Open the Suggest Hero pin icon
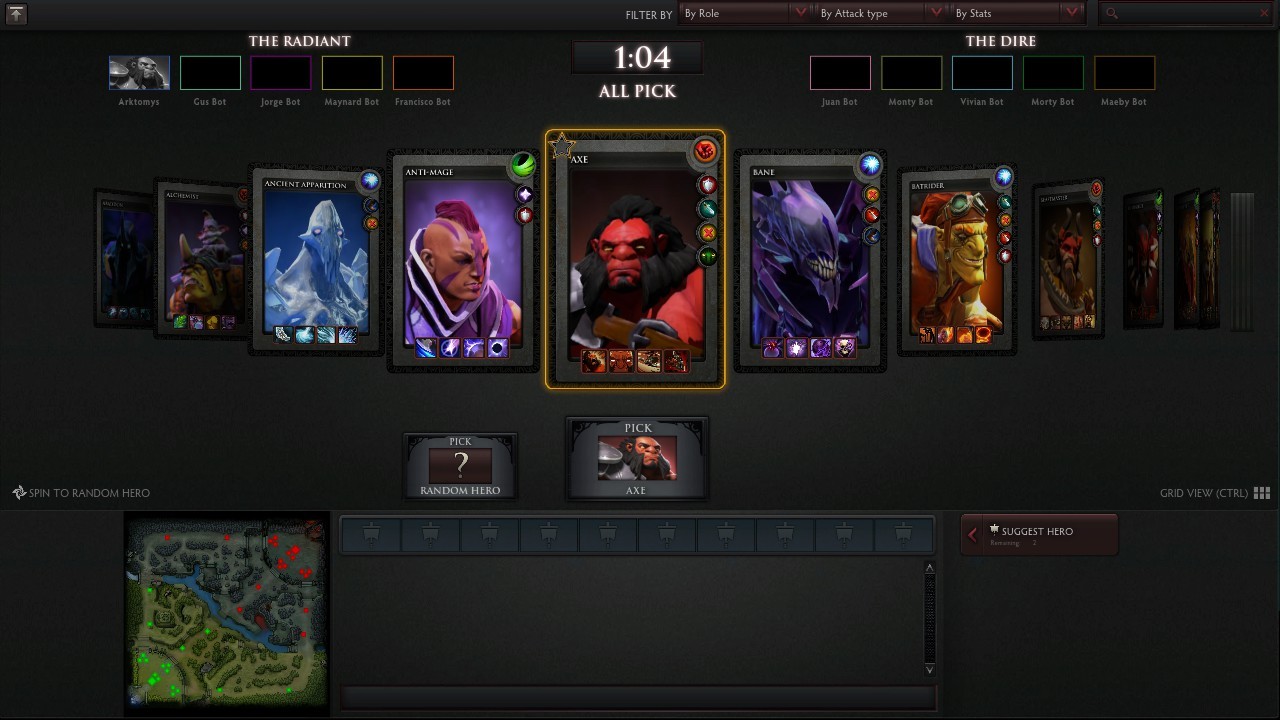Screen dimensions: 1280x720 coord(992,528)
